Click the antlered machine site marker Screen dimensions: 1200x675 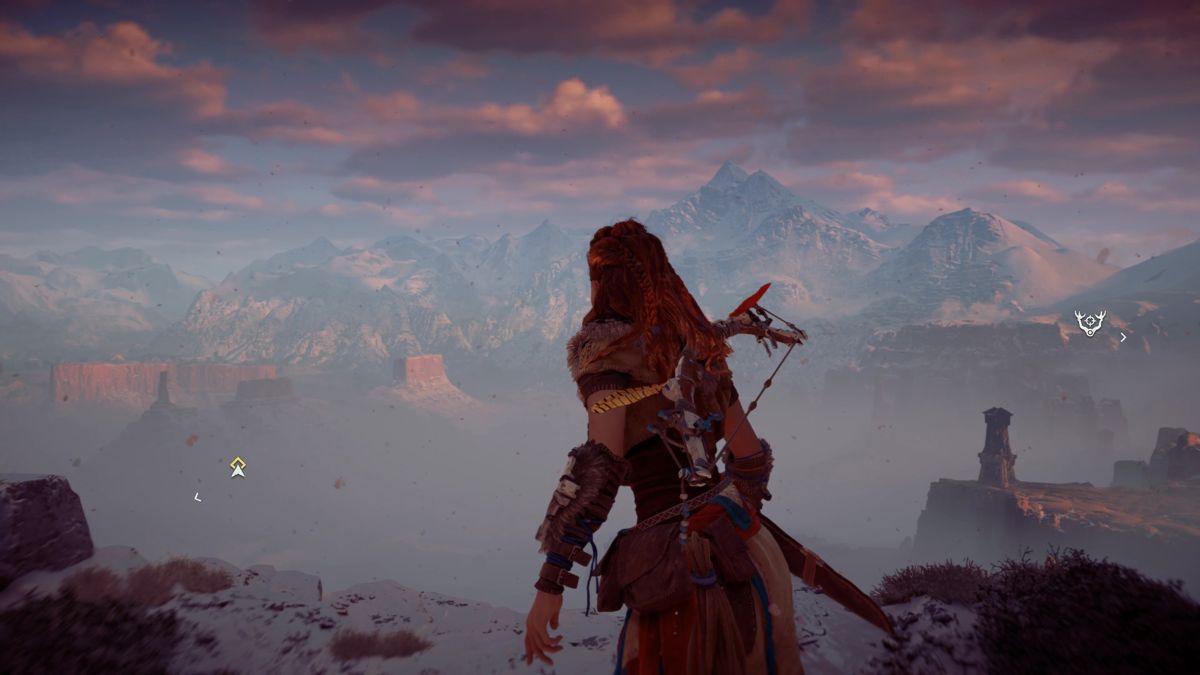tap(1089, 322)
